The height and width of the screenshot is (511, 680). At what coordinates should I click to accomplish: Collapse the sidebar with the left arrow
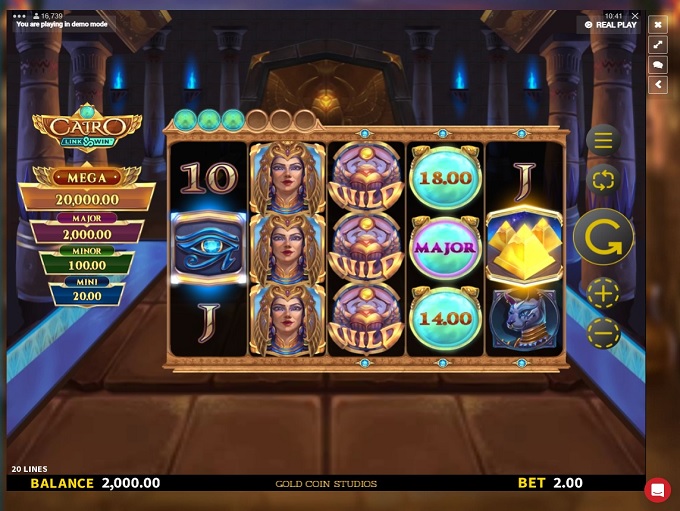(x=658, y=85)
